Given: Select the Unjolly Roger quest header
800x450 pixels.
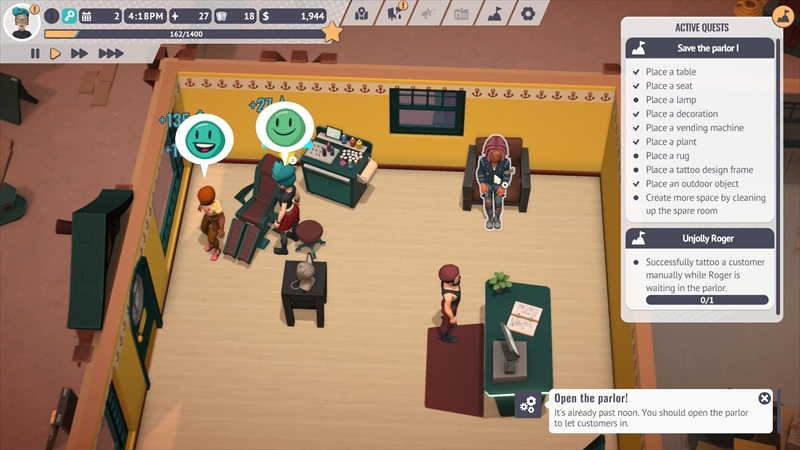Looking at the screenshot, I should click(x=700, y=238).
